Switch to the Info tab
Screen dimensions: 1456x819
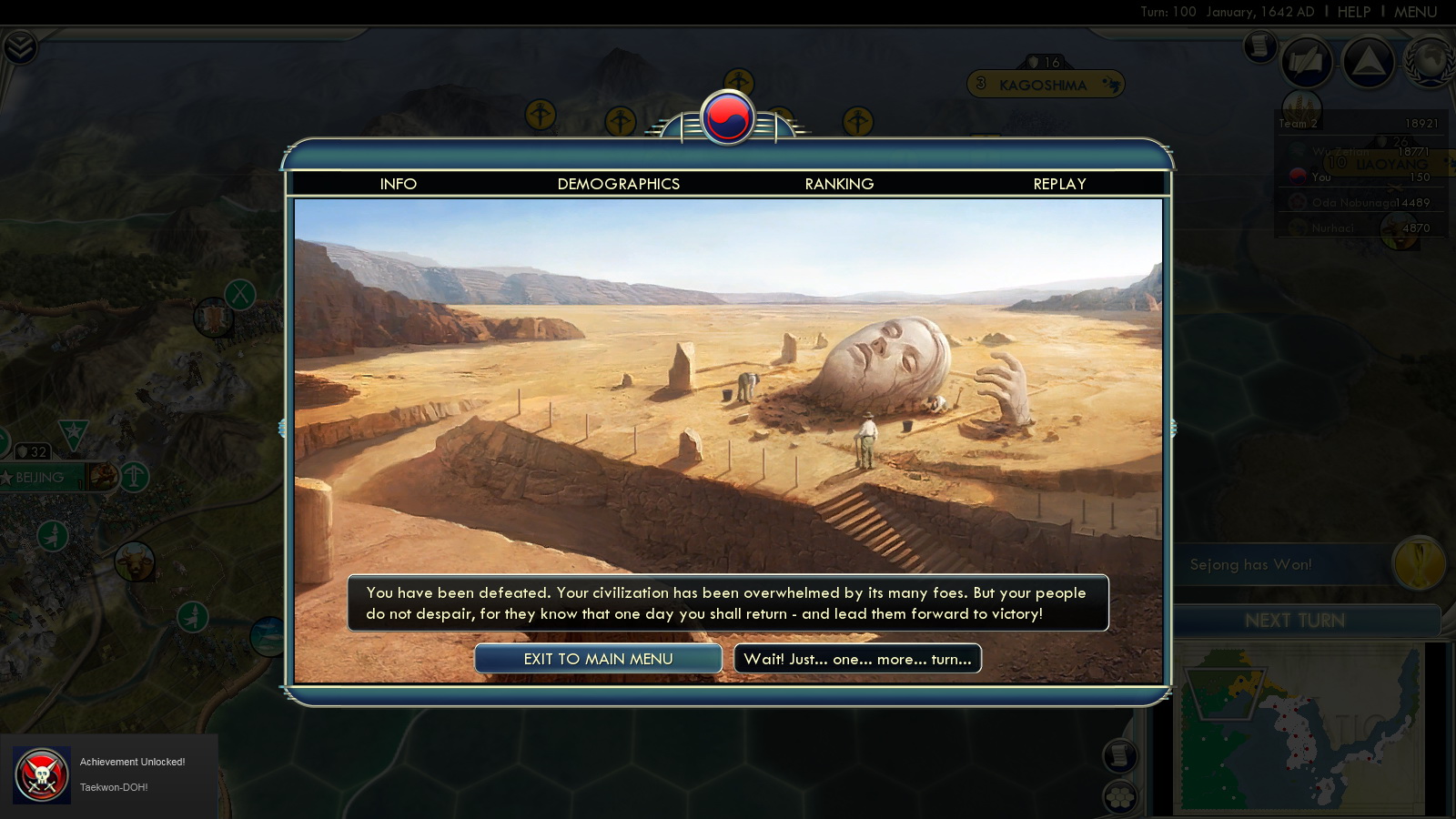pyautogui.click(x=399, y=184)
